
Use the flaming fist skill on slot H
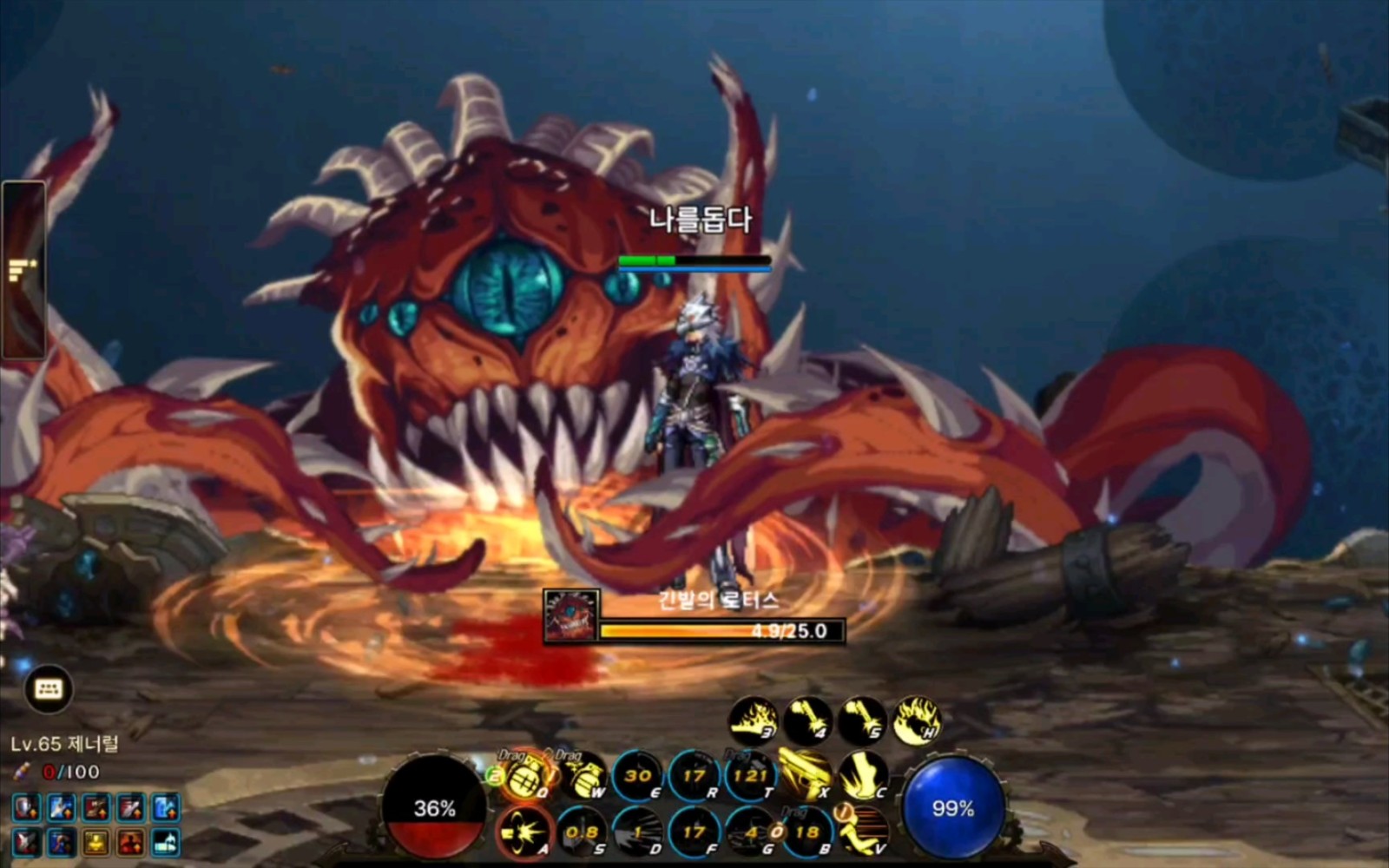(917, 720)
